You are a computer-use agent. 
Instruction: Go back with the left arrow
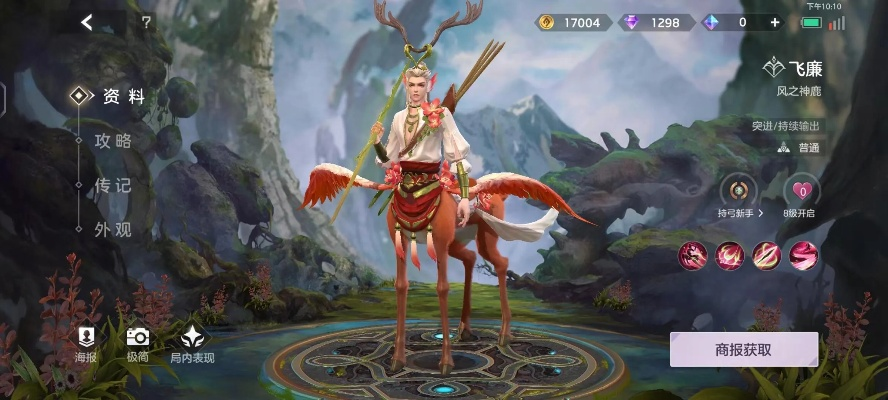point(87,22)
